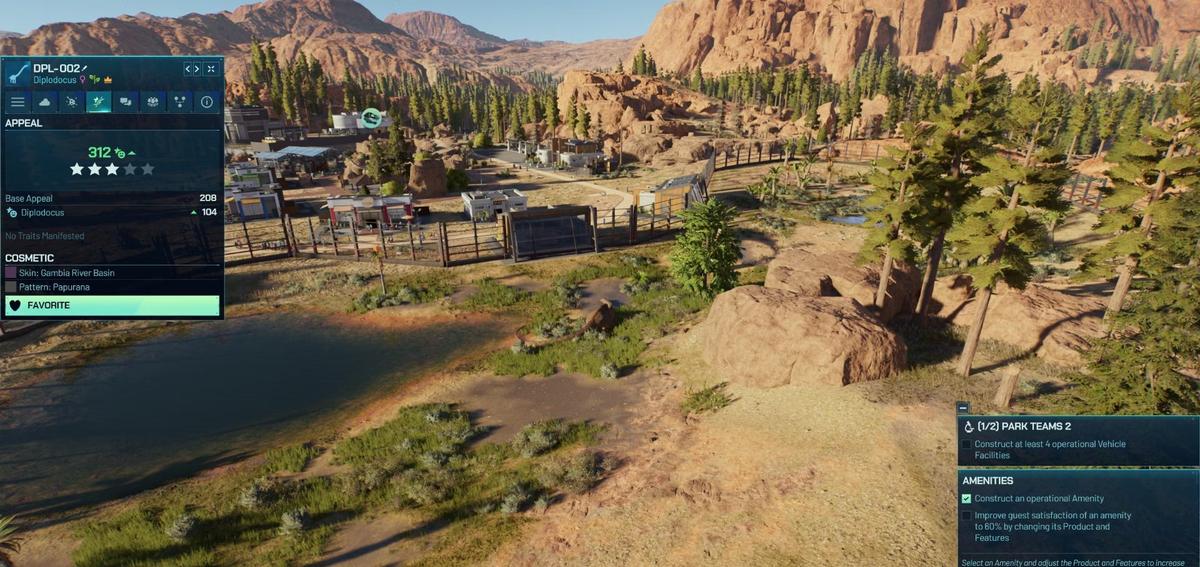Open the virus health tab

click(71, 102)
